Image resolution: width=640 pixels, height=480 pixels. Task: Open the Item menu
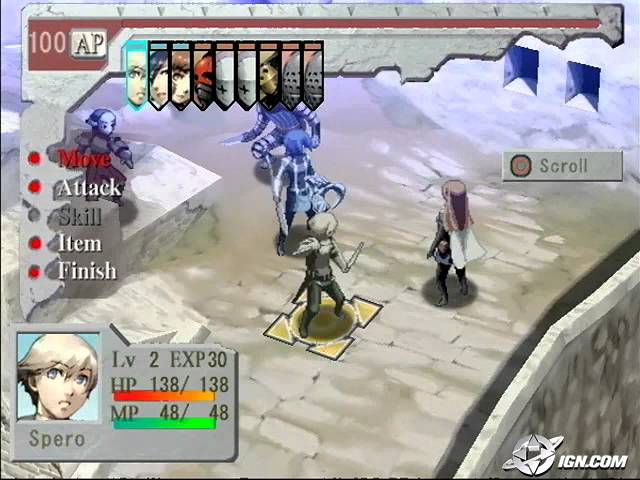(x=79, y=243)
